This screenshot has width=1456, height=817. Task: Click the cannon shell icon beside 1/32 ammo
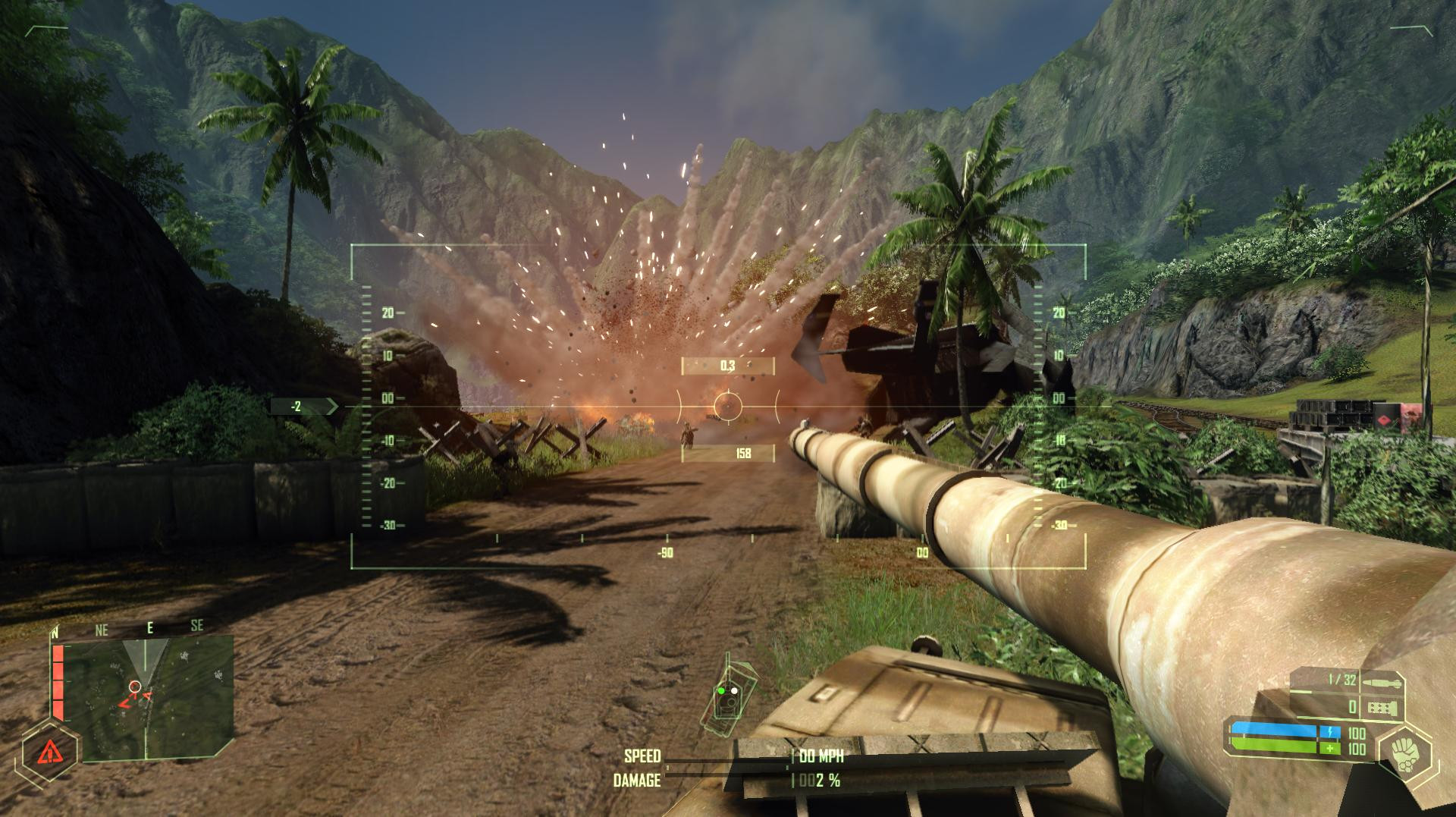pyautogui.click(x=1382, y=681)
